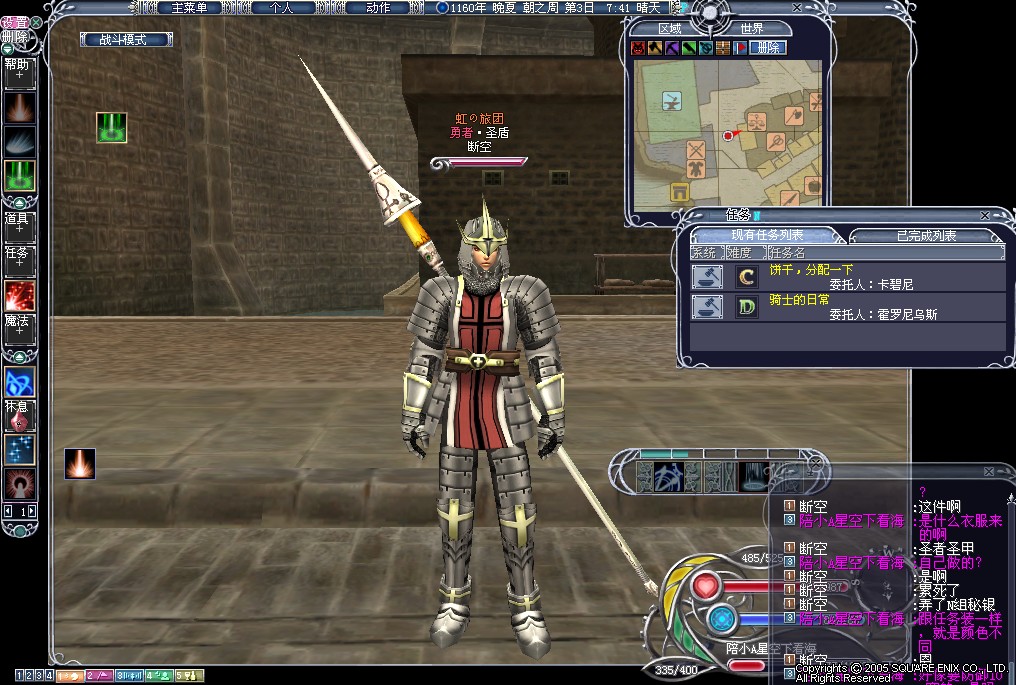The height and width of the screenshot is (685, 1016).
Task: Click the yellow gate marker on the map
Action: tap(683, 192)
